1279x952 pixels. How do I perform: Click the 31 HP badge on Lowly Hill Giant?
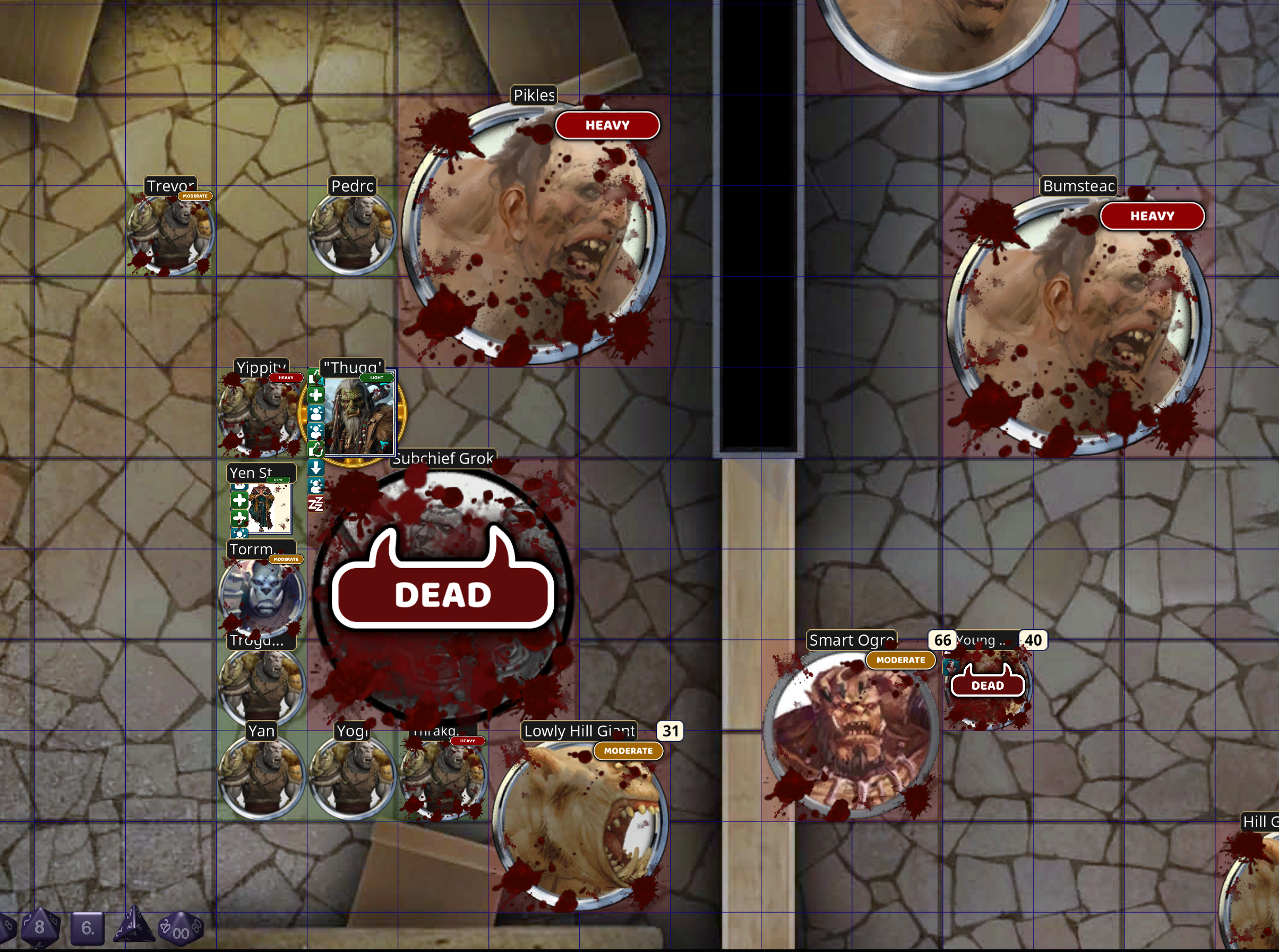[671, 731]
